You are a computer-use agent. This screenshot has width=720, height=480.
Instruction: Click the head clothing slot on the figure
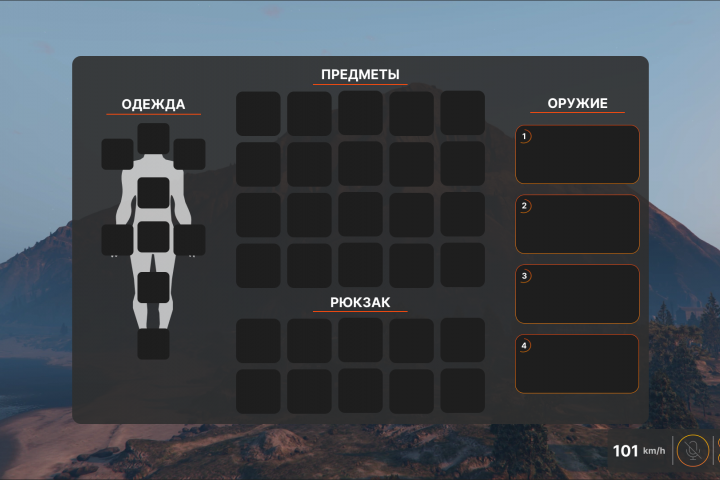(x=153, y=138)
